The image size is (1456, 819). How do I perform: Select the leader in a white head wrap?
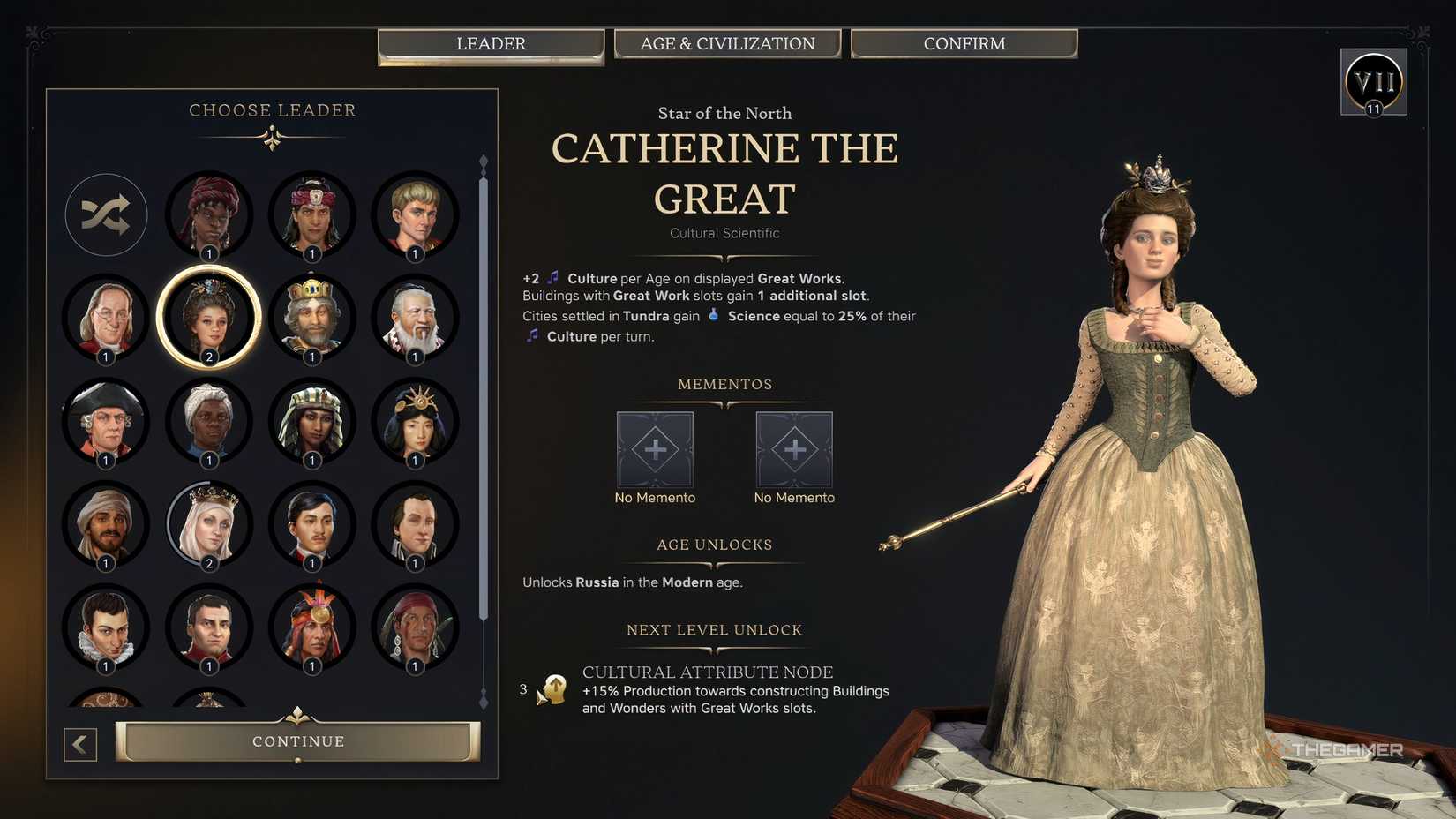tap(209, 420)
